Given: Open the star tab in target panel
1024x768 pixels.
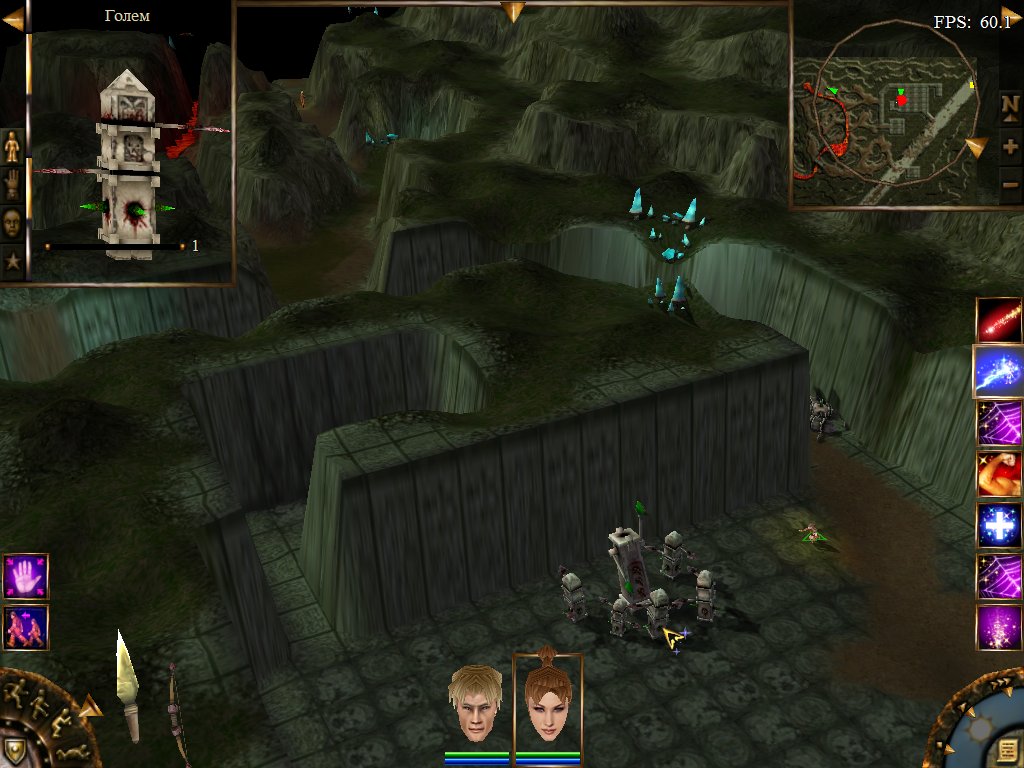Looking at the screenshot, I should point(12,261).
